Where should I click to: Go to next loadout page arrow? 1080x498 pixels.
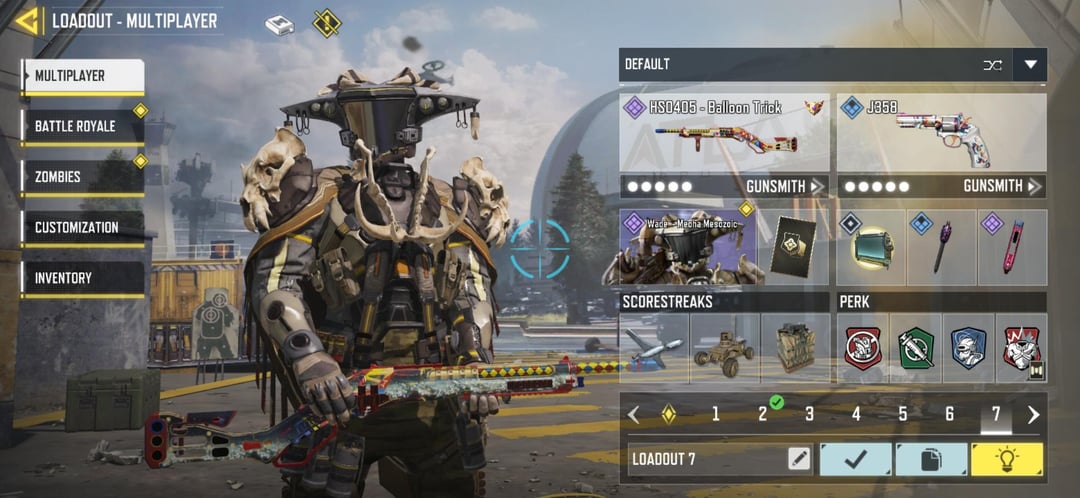click(x=1033, y=414)
